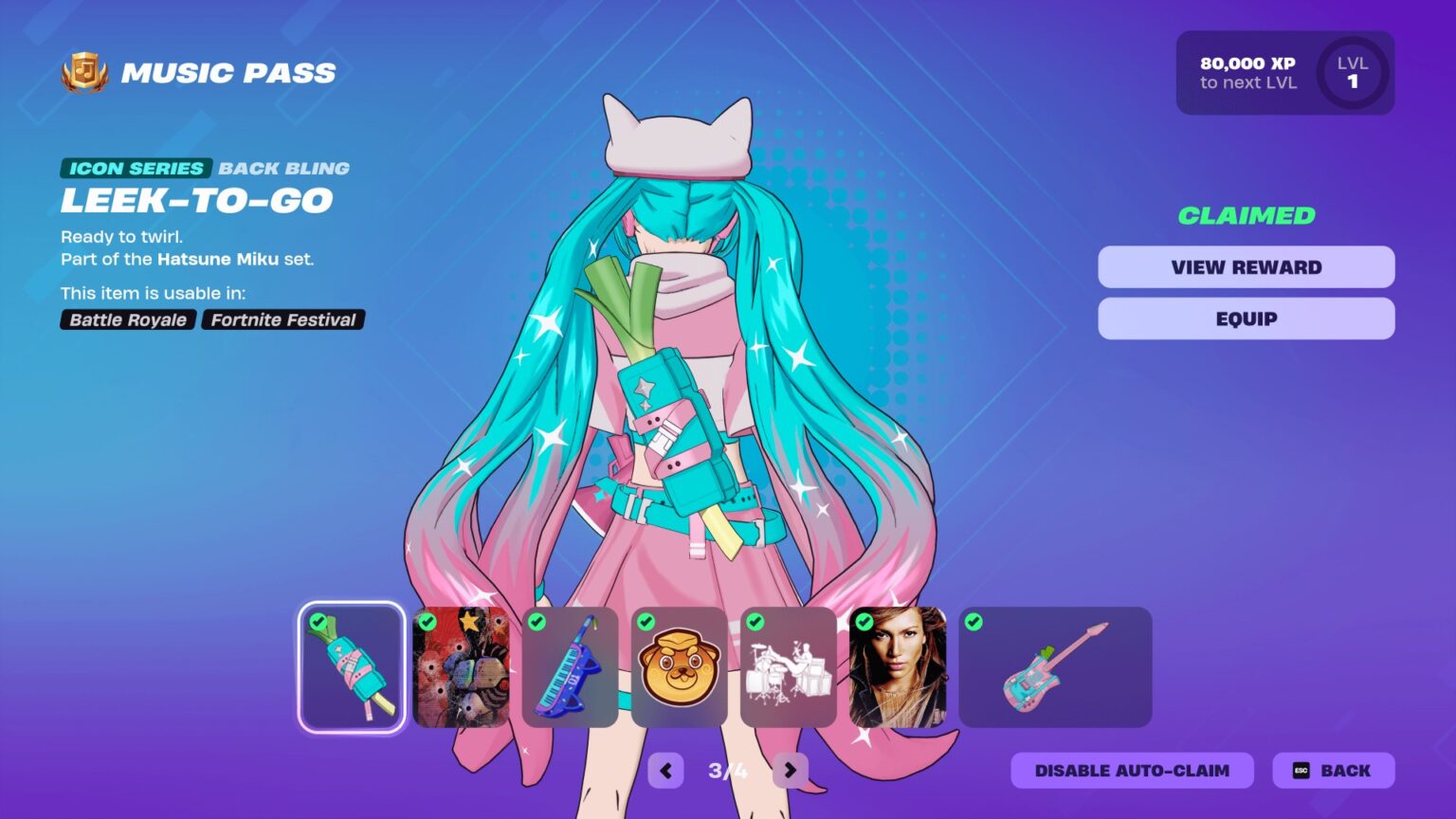1456x819 pixels.
Task: Open the Five Nights animatronic reward icon
Action: click(462, 666)
